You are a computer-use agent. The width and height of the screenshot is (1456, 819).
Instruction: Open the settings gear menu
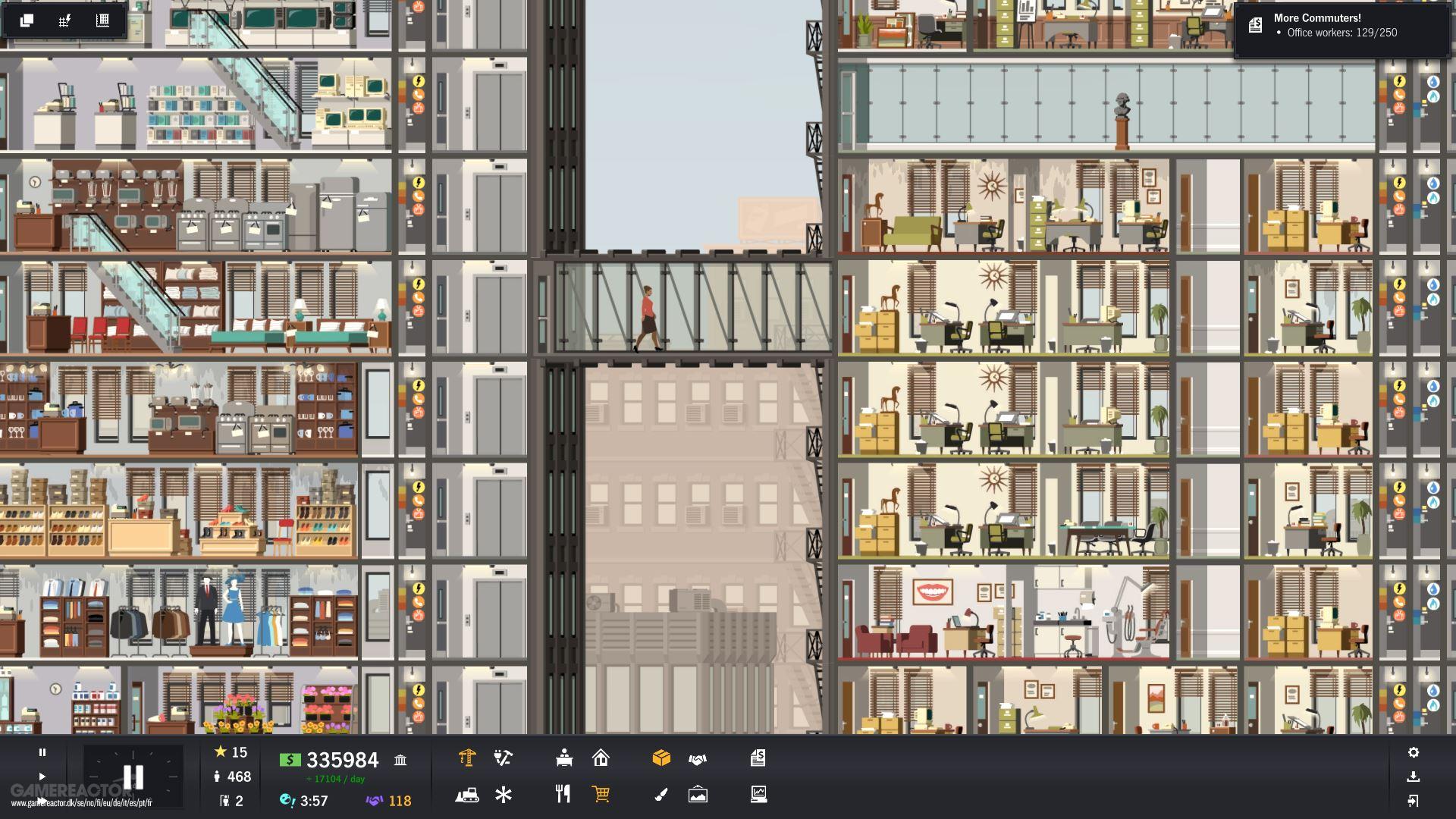coord(1415,752)
